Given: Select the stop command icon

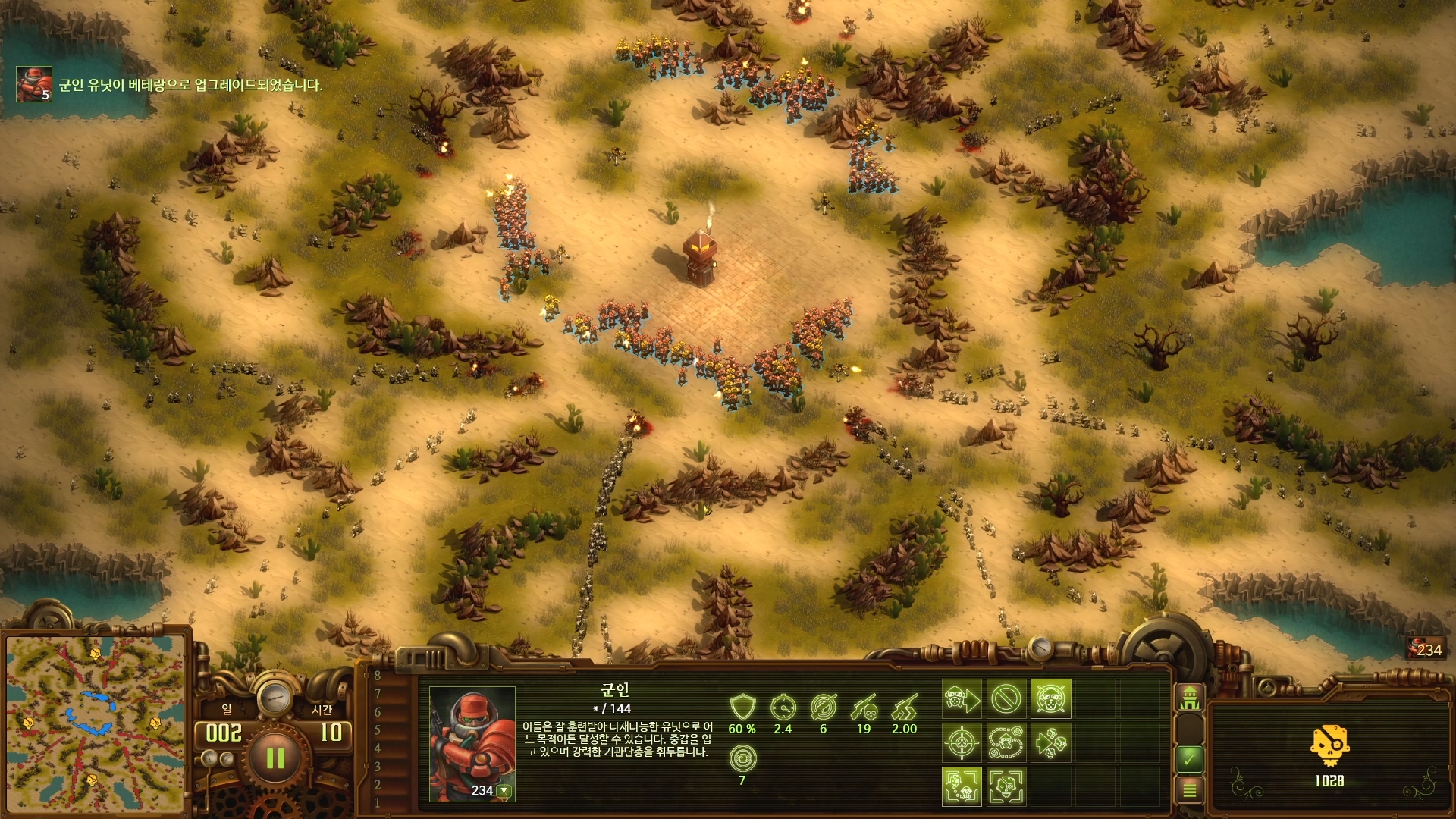Looking at the screenshot, I should click(x=1006, y=698).
